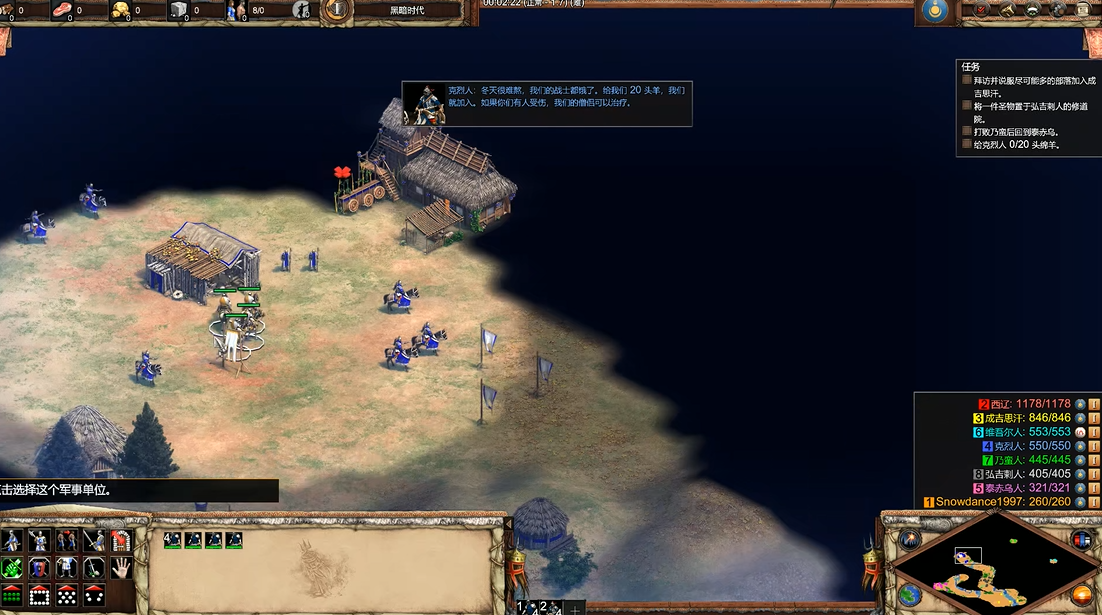
Task: Select the first unit portrait marked 4
Action: [x=172, y=540]
